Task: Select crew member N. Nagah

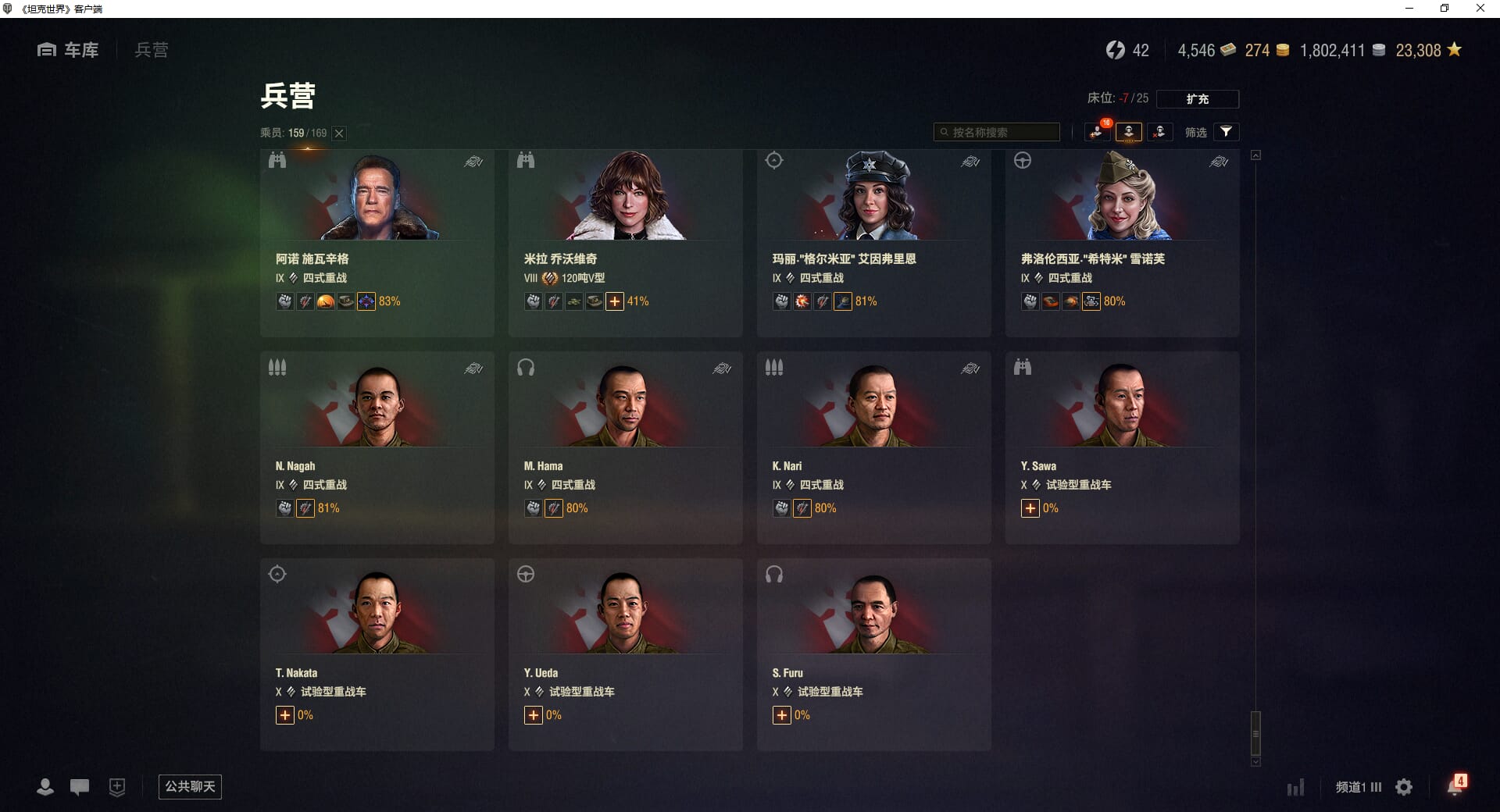Action: pyautogui.click(x=377, y=447)
